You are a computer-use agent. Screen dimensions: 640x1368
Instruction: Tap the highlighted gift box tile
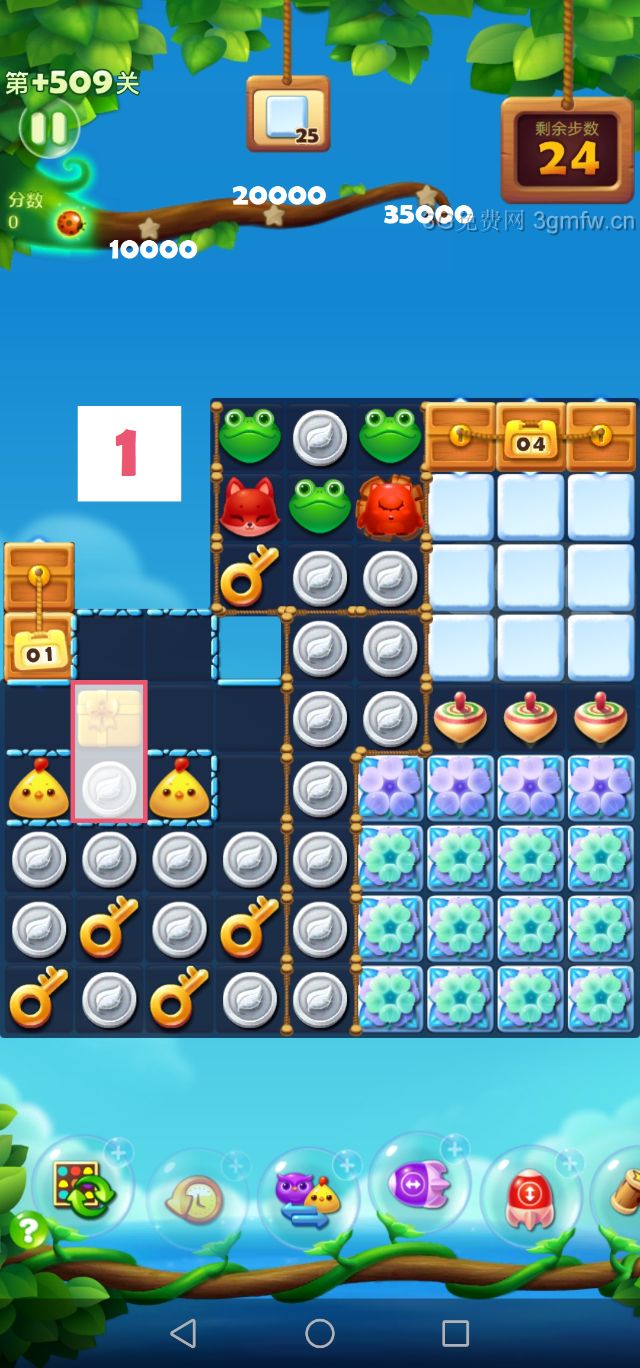[x=109, y=717]
